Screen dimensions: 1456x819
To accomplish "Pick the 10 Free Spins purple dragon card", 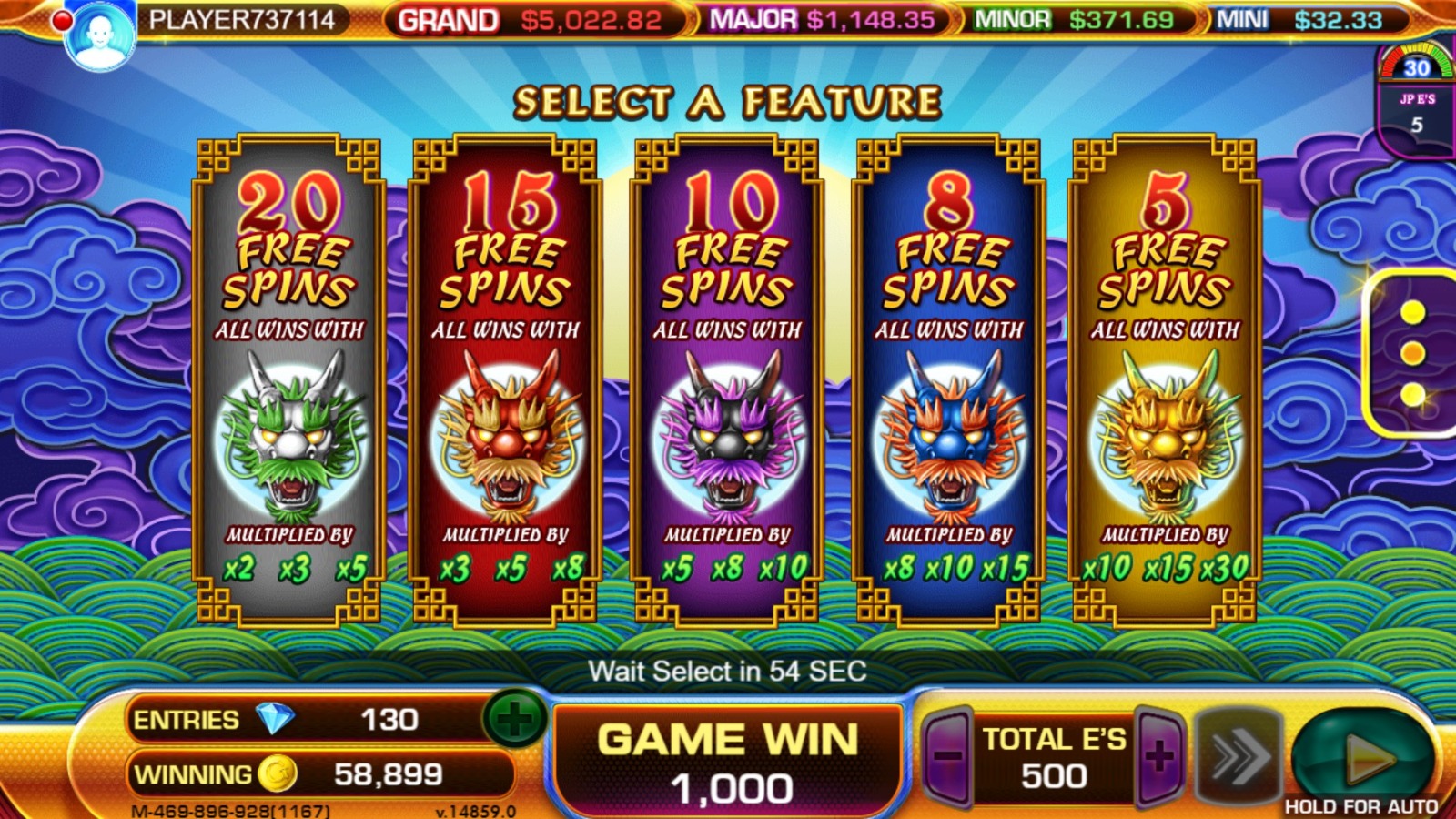I will point(727,382).
